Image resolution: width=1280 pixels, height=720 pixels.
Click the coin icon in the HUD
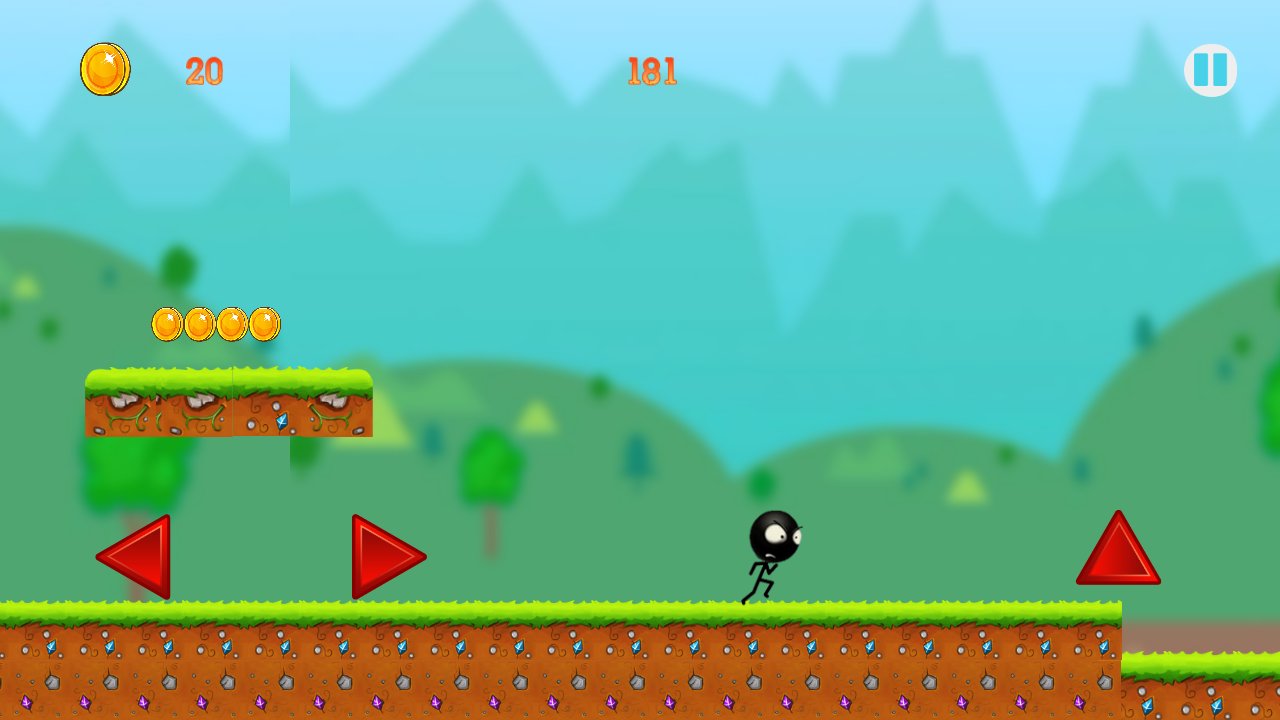tap(106, 70)
